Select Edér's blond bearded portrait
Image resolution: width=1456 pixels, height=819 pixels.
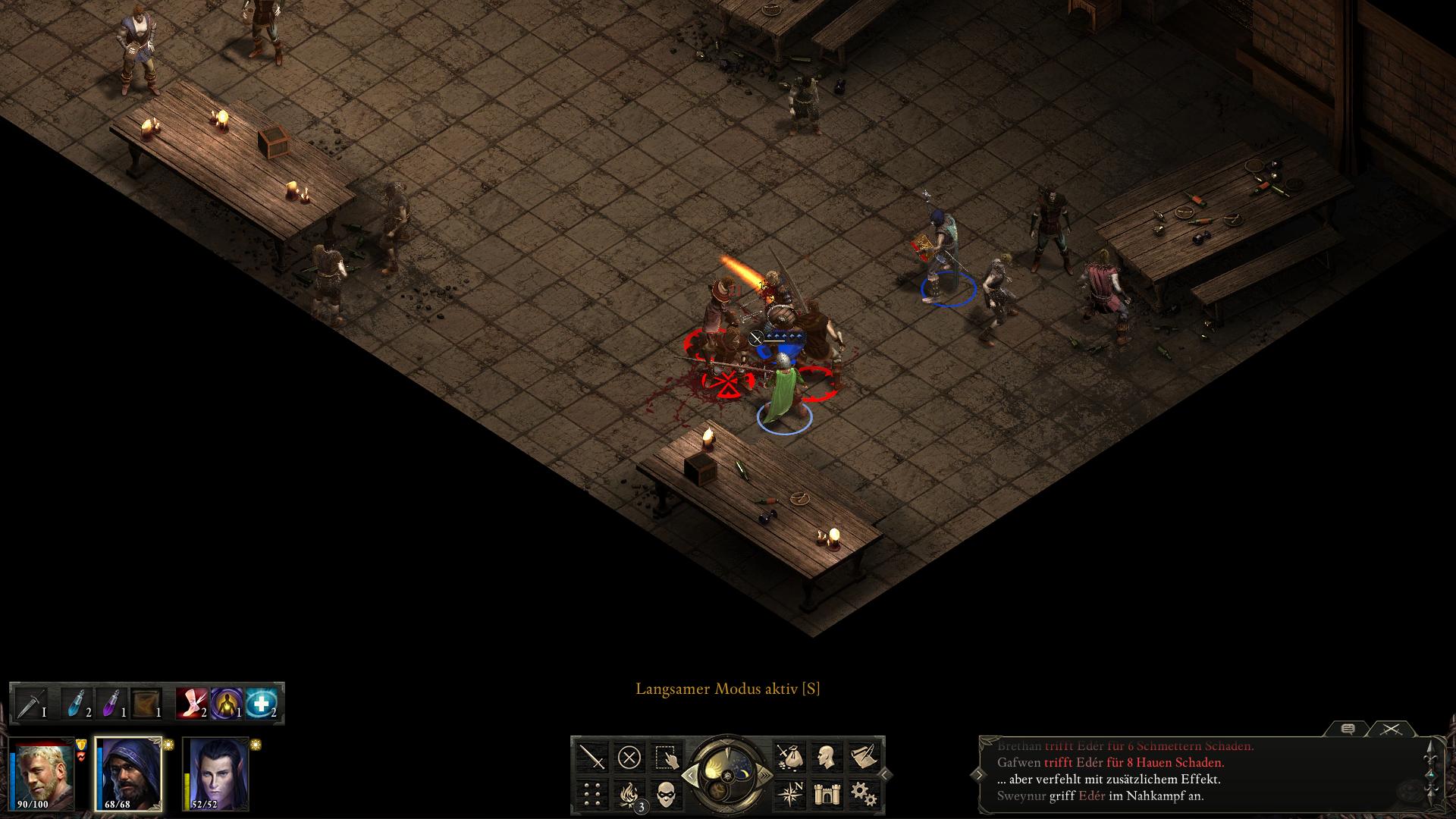coord(44,773)
